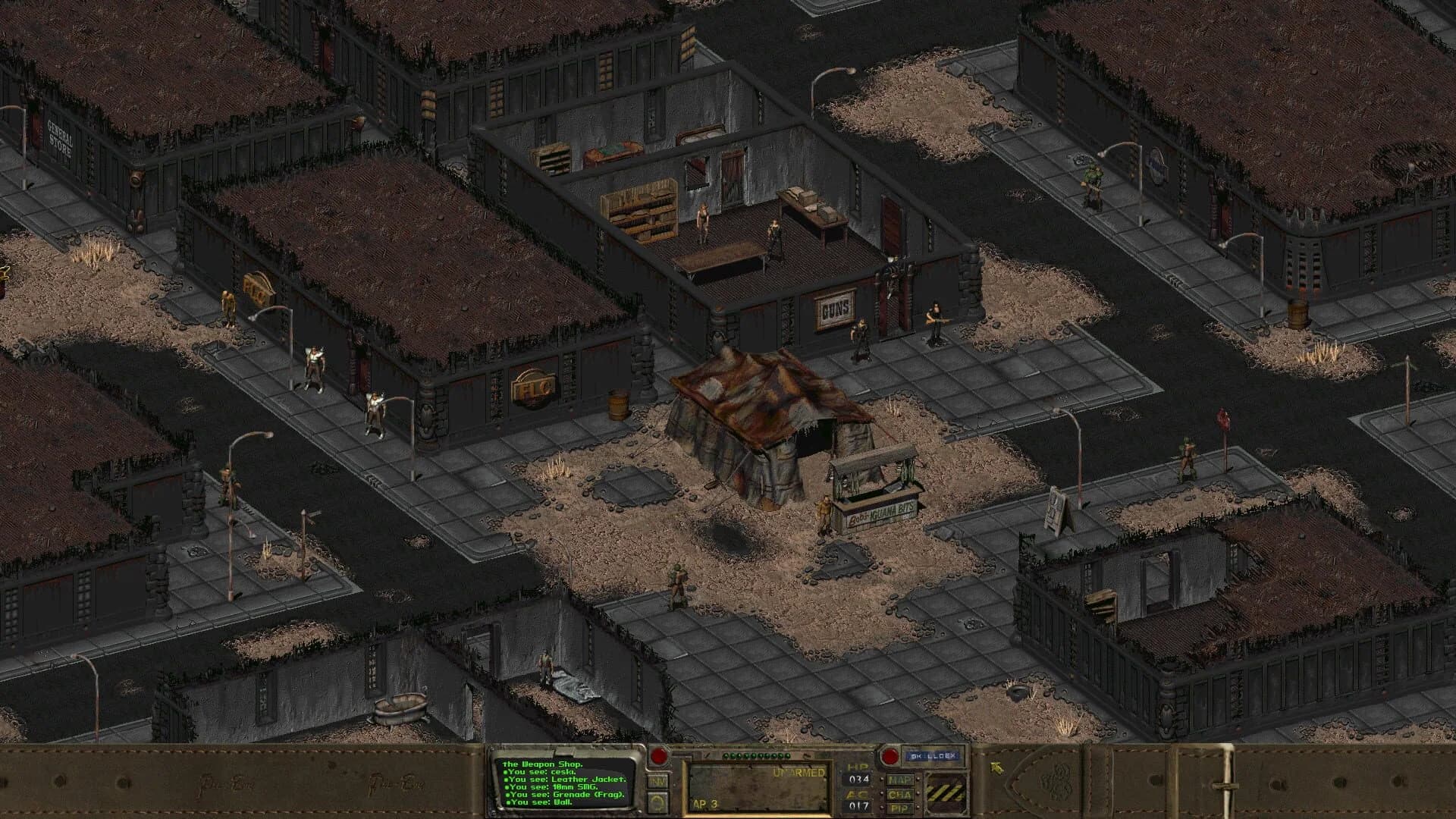Click the circular scroll button below INV
Image resolution: width=1456 pixels, height=819 pixels.
point(657,802)
